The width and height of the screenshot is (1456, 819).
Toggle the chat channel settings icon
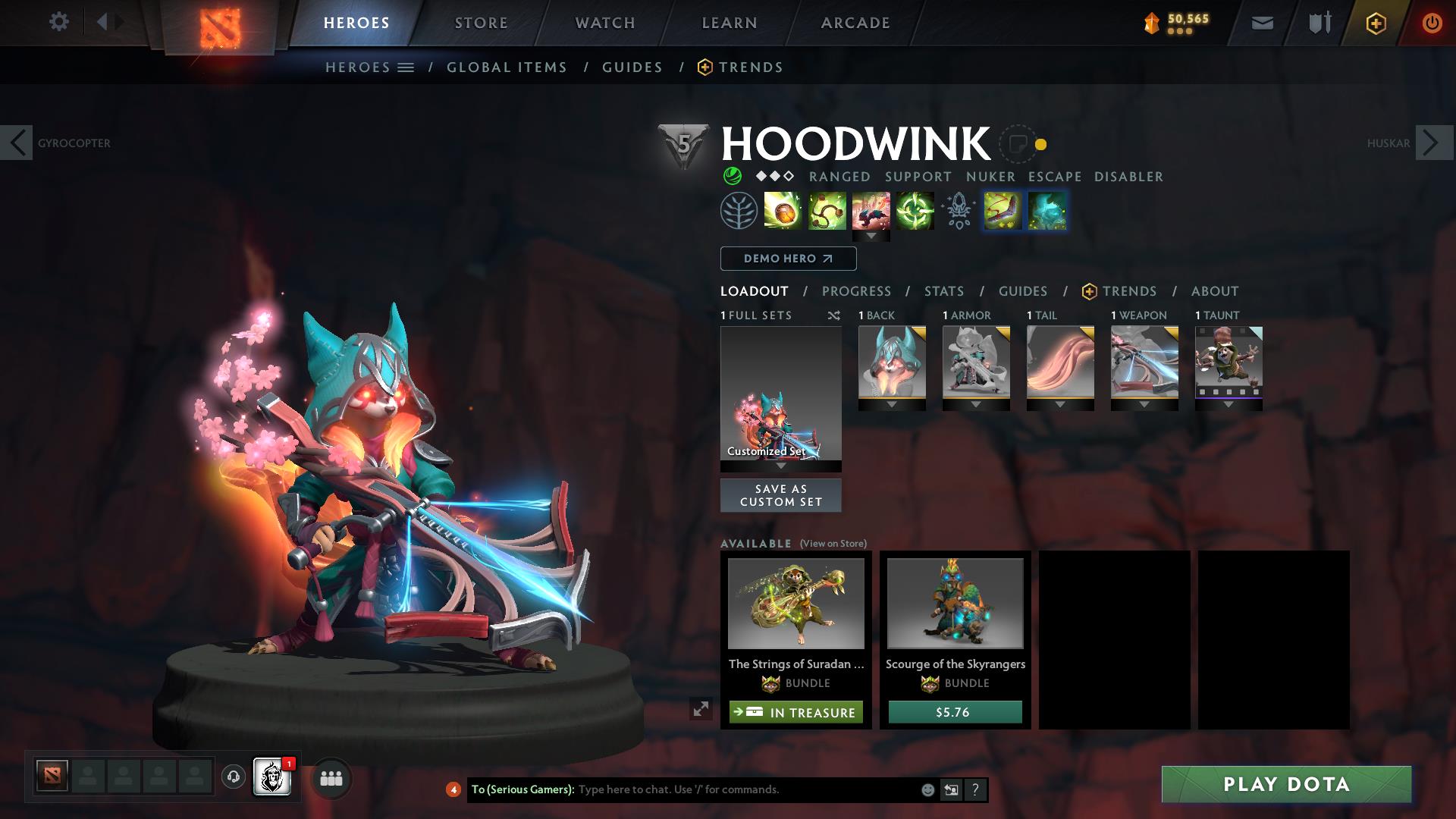pos(951,789)
